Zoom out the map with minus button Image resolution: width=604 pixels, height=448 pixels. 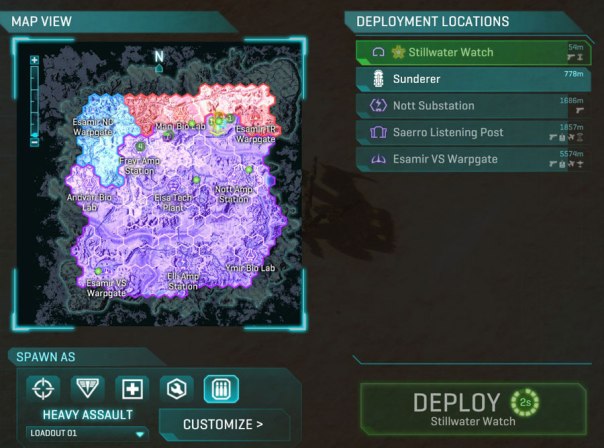tap(35, 142)
